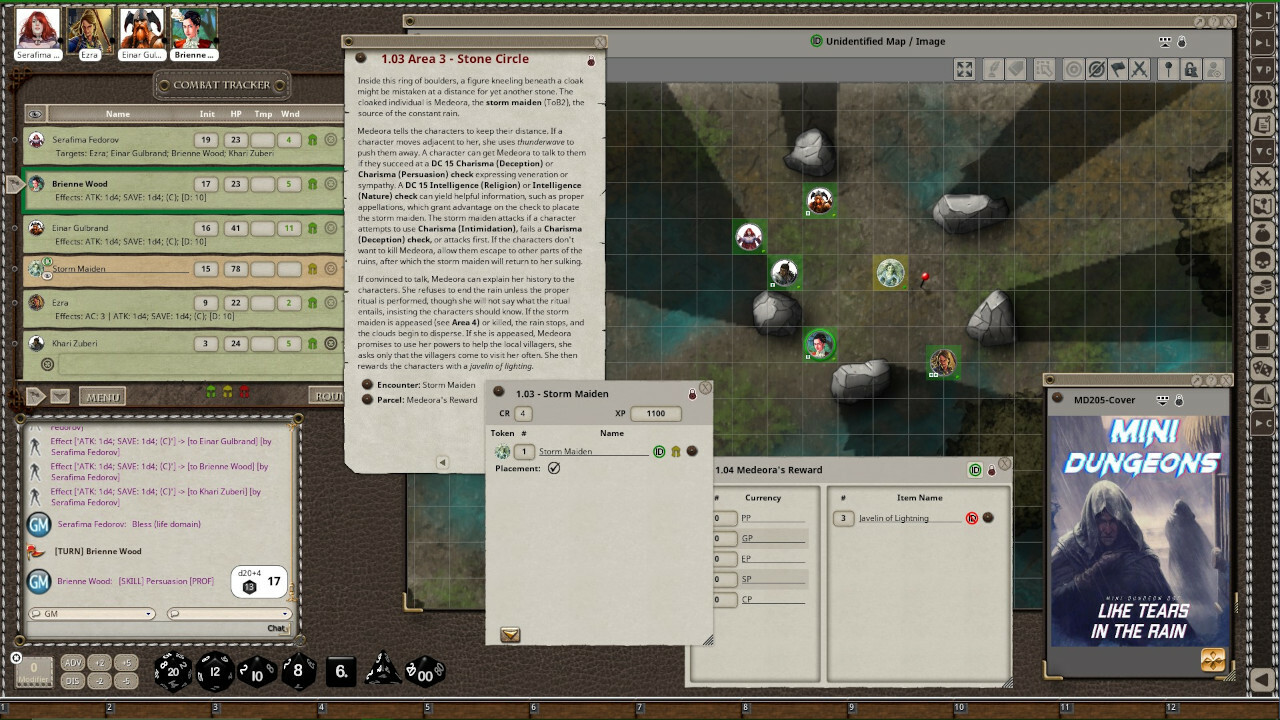This screenshot has width=1280, height=720.
Task: Close the Storm Maiden encounter window
Action: coord(705,388)
